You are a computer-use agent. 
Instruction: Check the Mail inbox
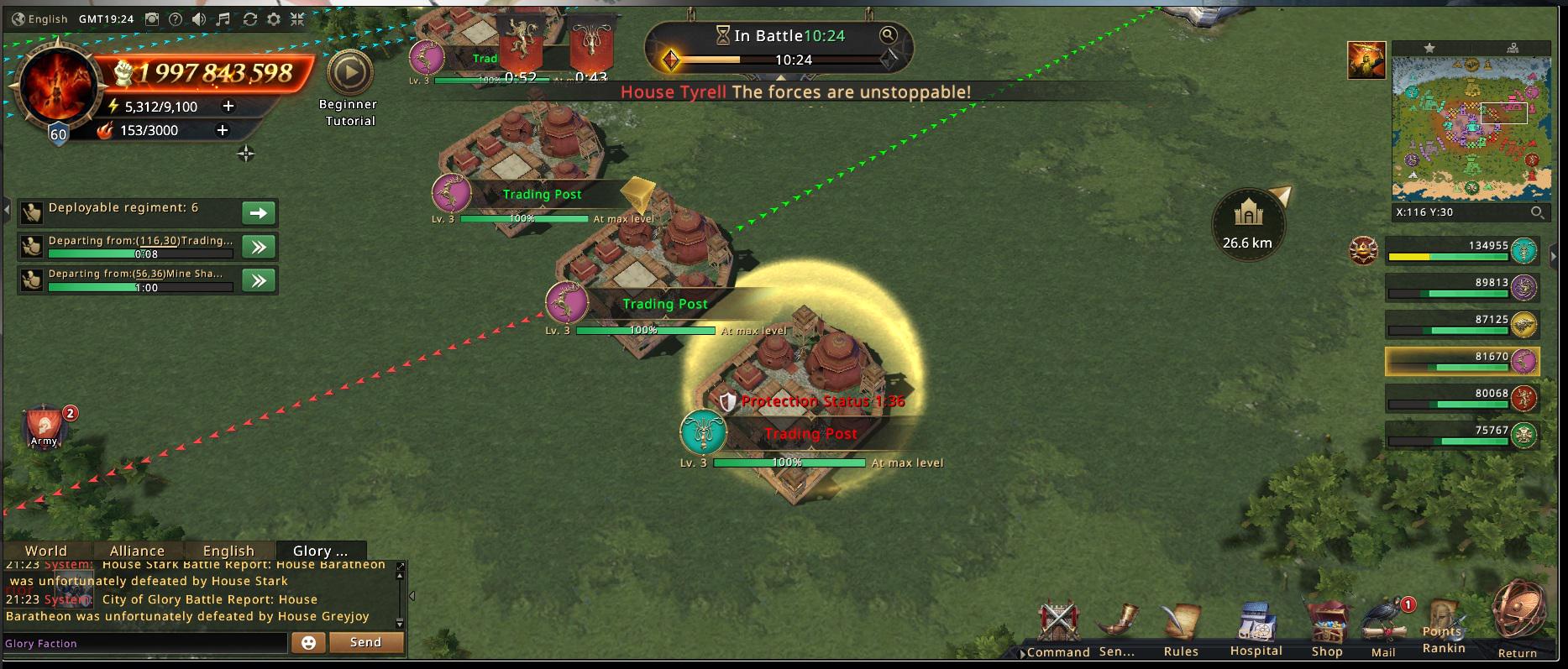pos(1383,628)
